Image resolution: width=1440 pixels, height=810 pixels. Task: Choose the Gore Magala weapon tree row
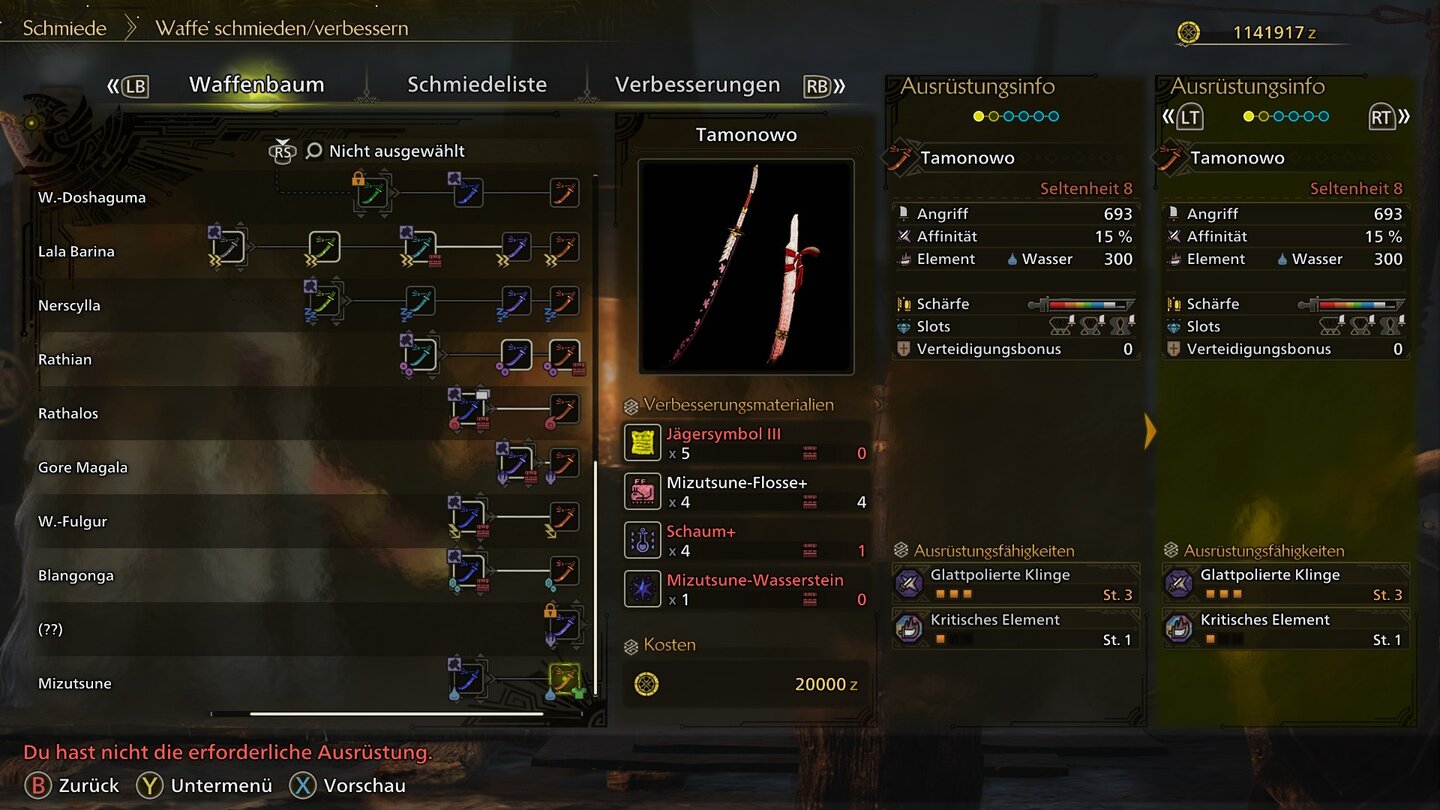83,467
